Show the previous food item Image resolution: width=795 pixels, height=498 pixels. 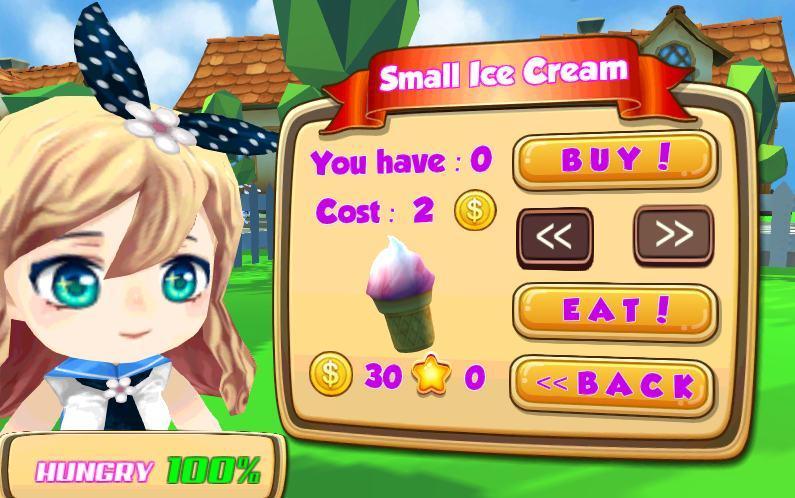tap(554, 237)
